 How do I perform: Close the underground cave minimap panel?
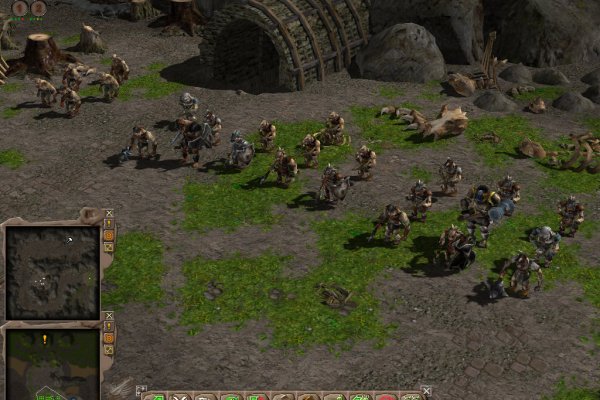109,214
